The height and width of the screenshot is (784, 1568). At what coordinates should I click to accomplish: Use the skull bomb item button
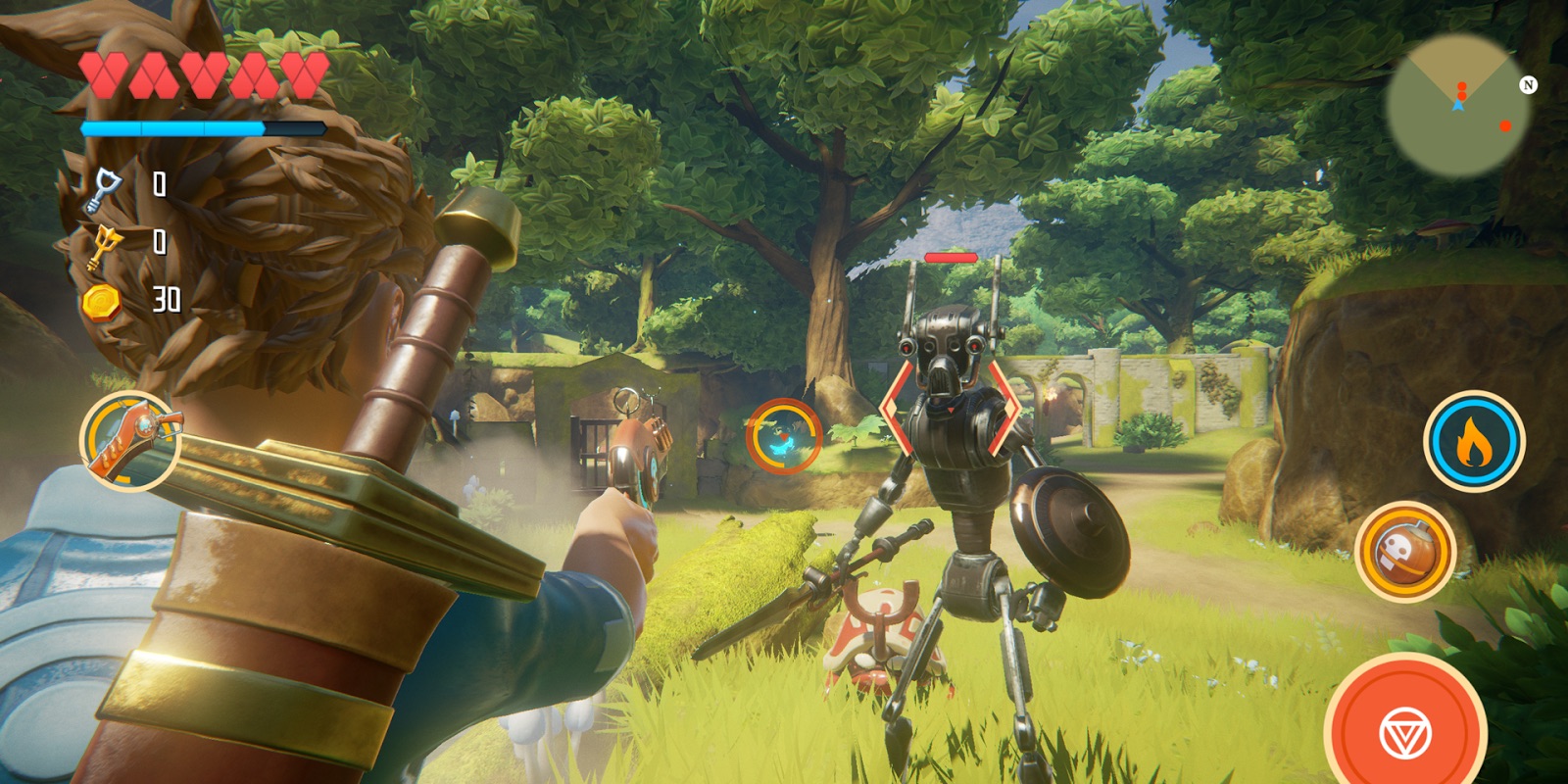tap(1405, 553)
